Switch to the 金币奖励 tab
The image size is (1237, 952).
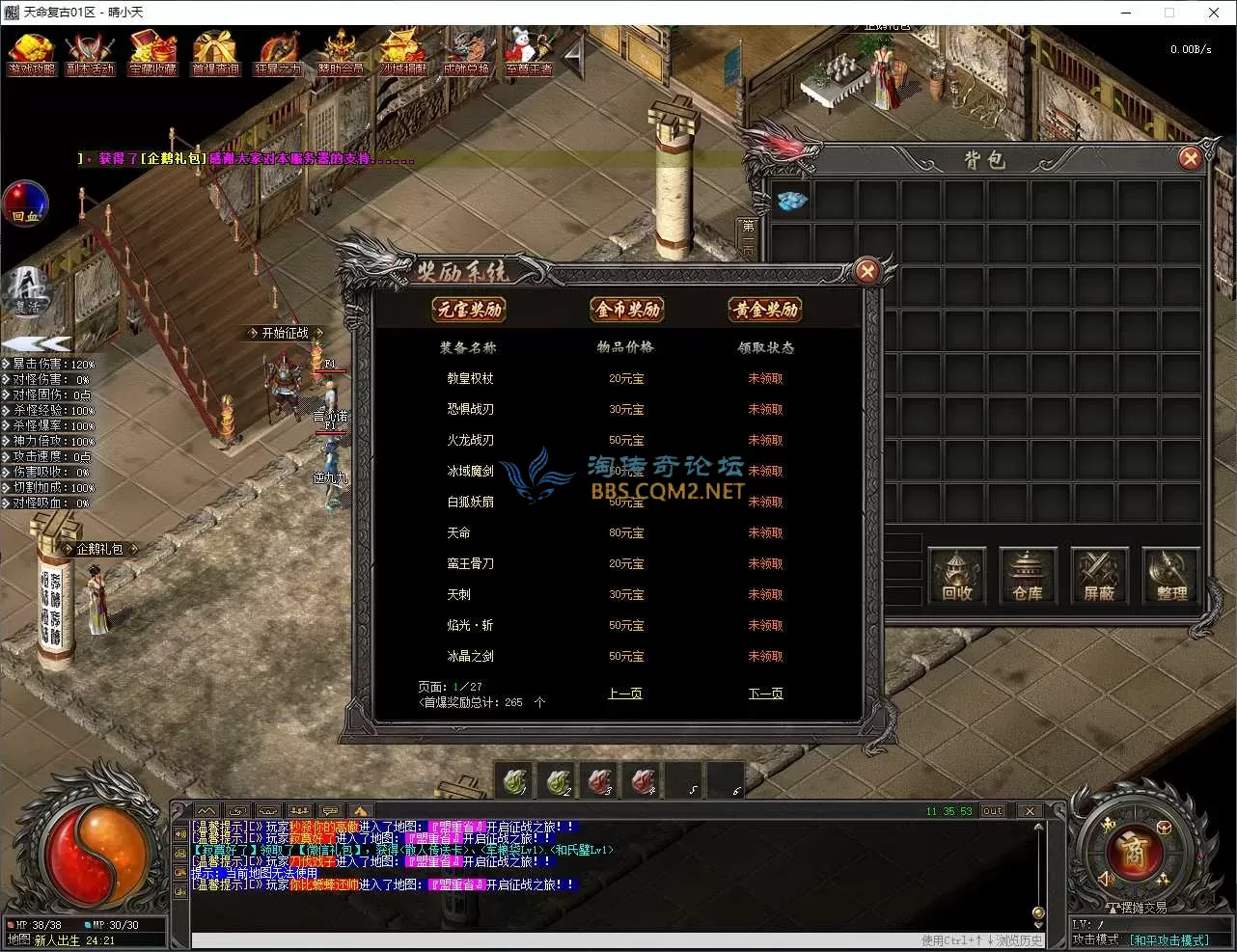click(x=627, y=310)
